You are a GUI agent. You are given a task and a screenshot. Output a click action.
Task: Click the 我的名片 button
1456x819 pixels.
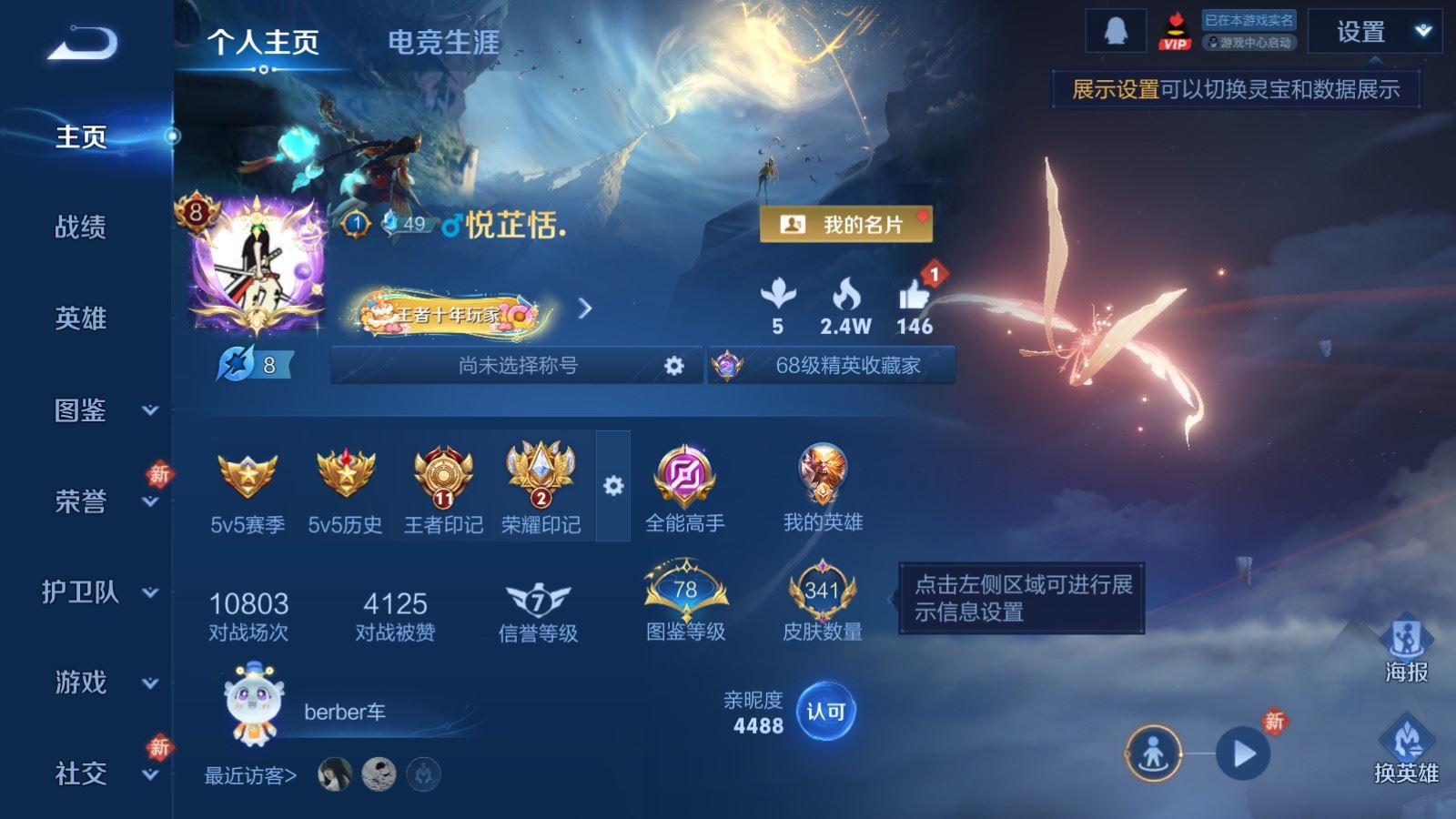[x=846, y=225]
